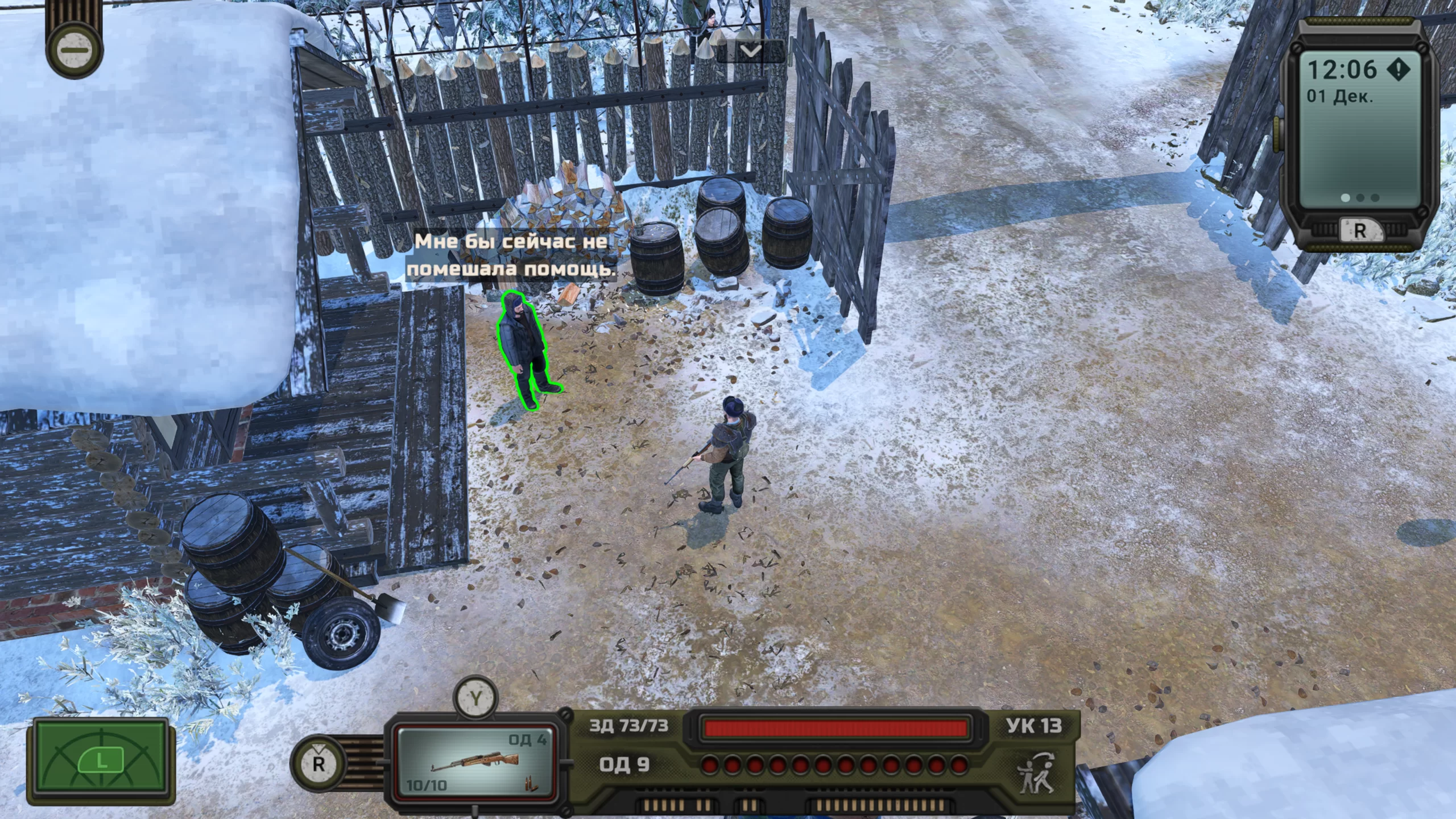Select the rifle weapon slot

pos(474,761)
